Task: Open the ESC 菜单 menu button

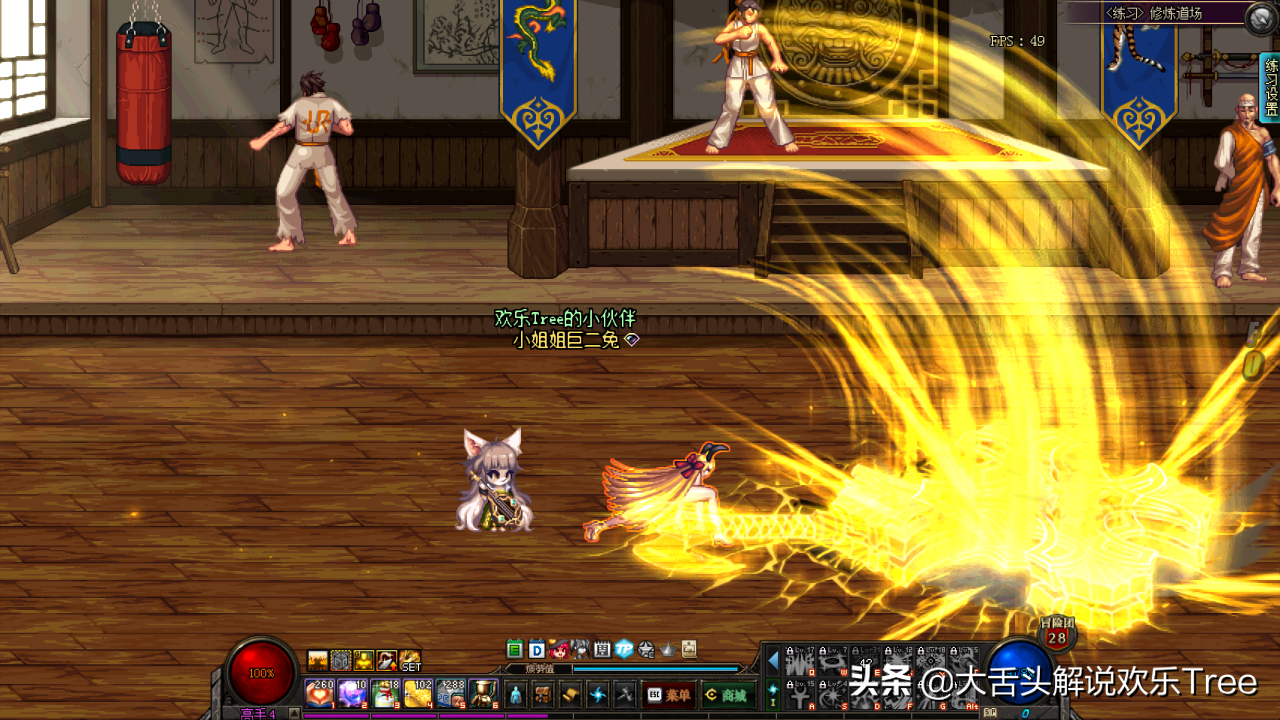Action: tap(669, 694)
